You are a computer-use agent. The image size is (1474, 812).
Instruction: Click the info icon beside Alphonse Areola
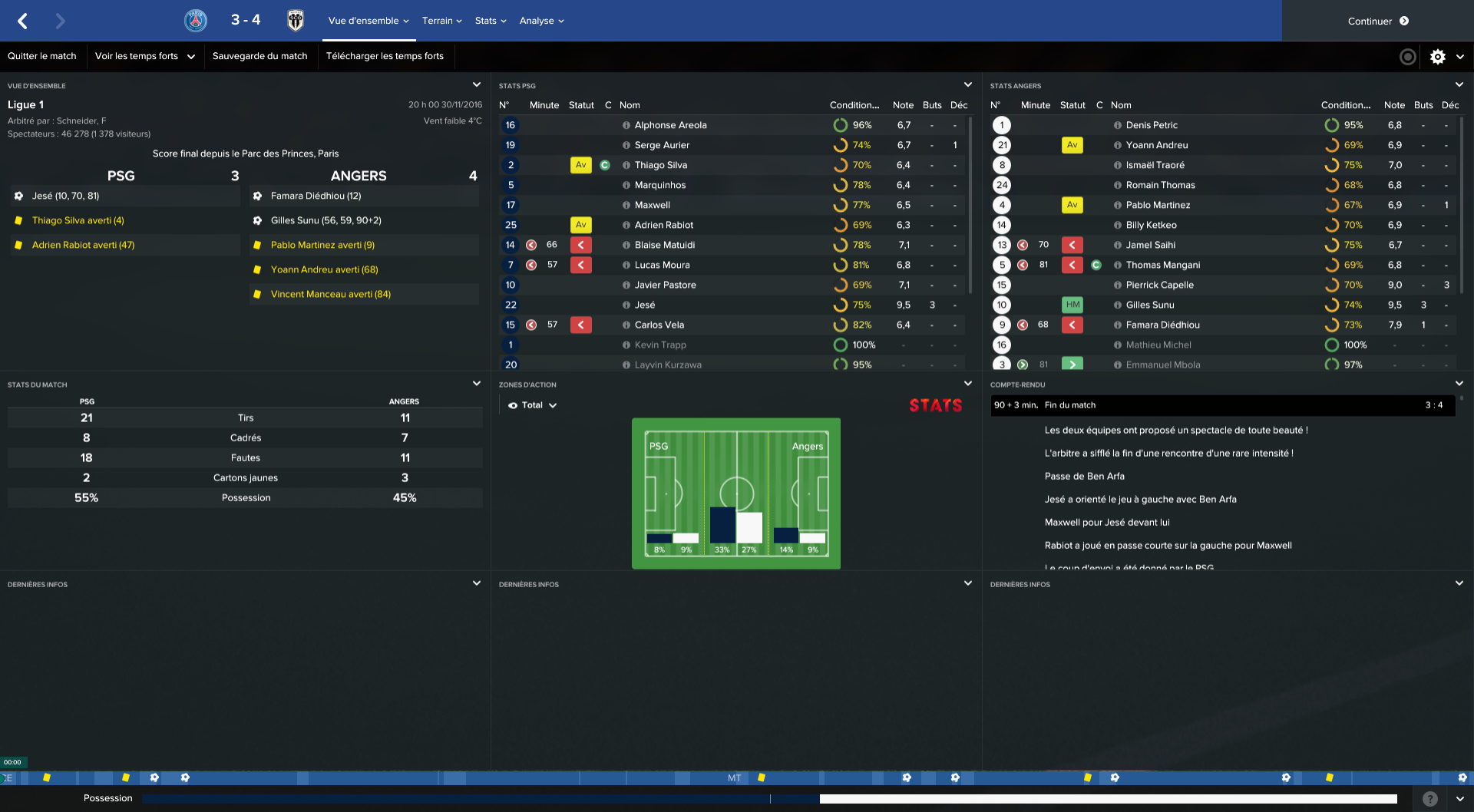[627, 125]
